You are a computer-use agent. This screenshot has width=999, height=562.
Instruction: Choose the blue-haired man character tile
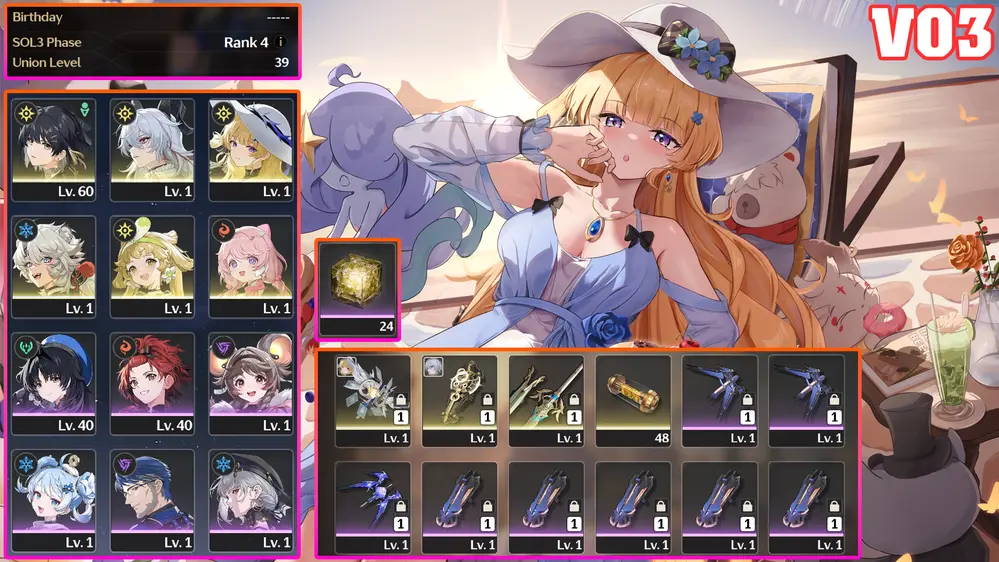tap(151, 499)
